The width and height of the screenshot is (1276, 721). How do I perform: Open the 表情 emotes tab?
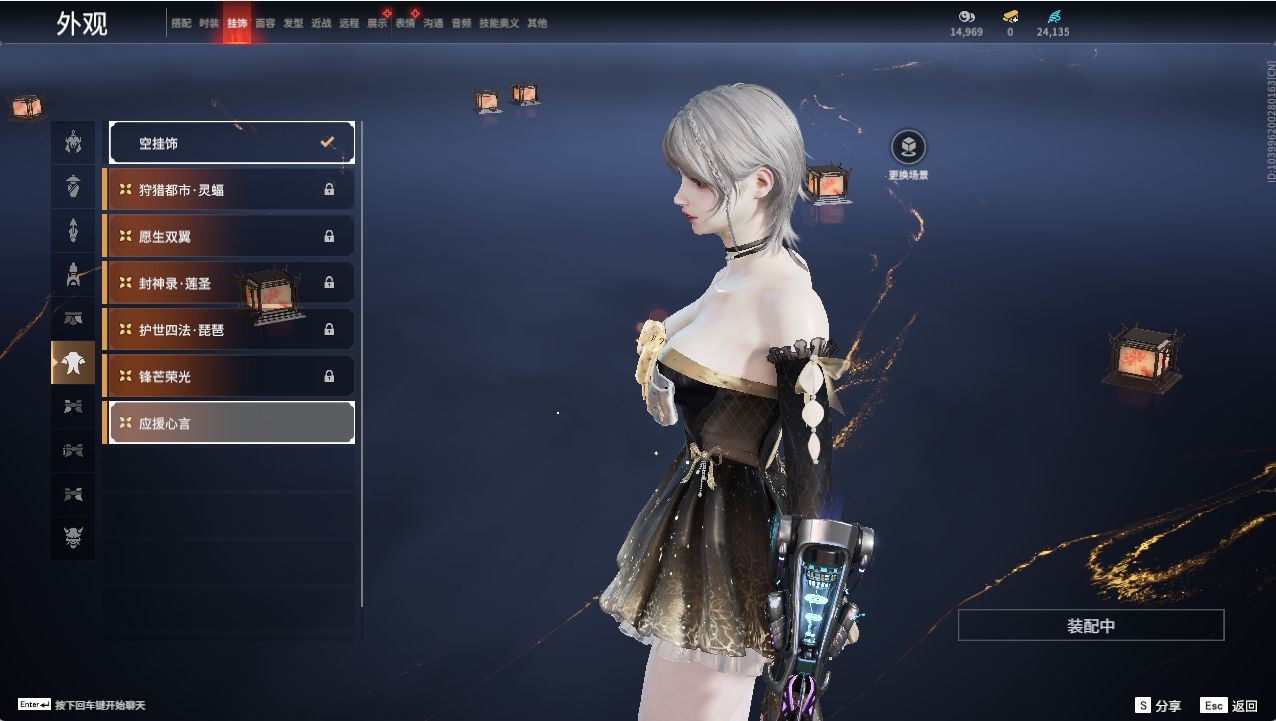coord(405,23)
